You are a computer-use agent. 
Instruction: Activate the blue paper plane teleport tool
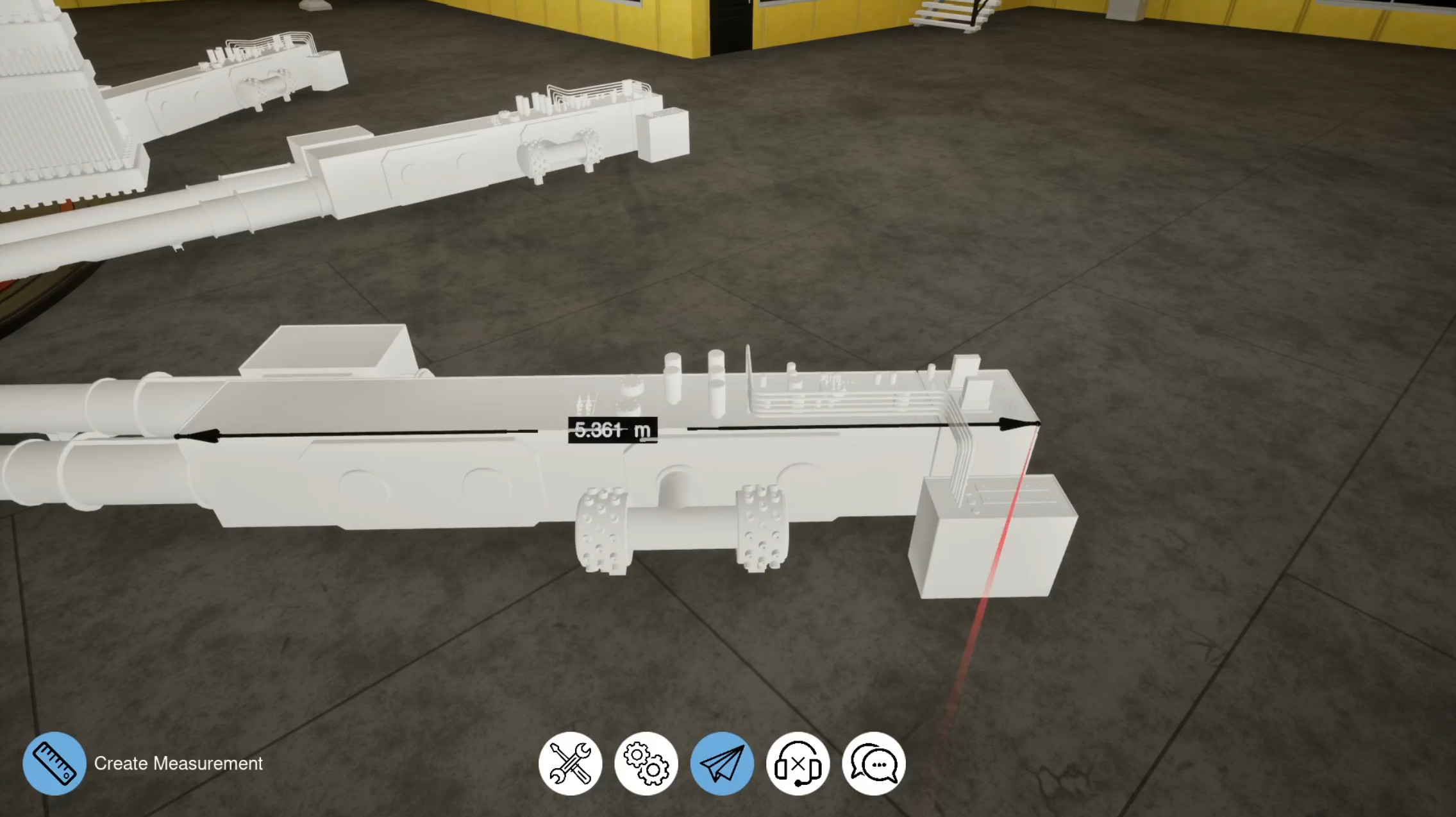[x=723, y=763]
